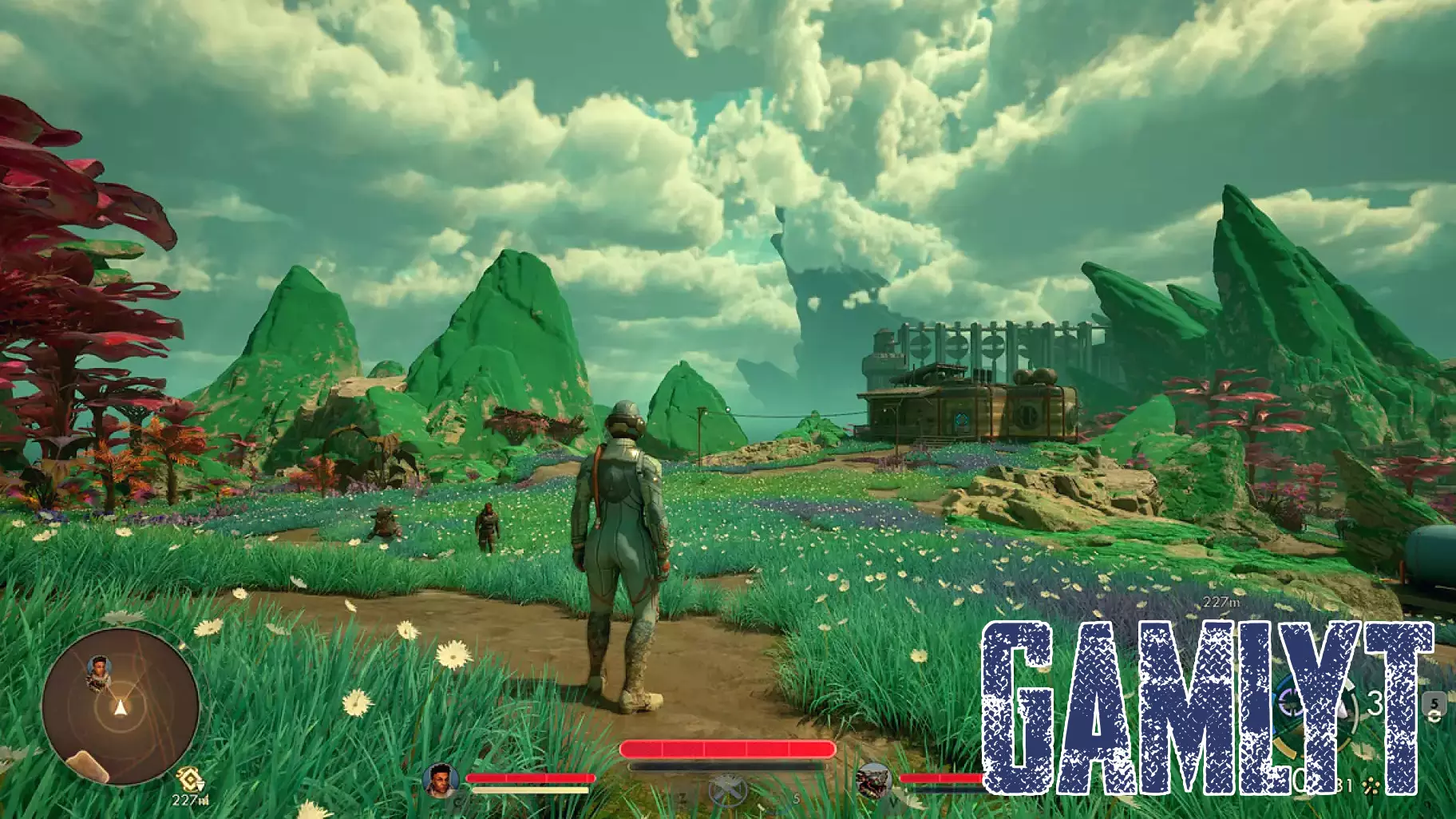1456x819 pixels.
Task: Select the gold quest objective marker icon
Action: (x=190, y=777)
